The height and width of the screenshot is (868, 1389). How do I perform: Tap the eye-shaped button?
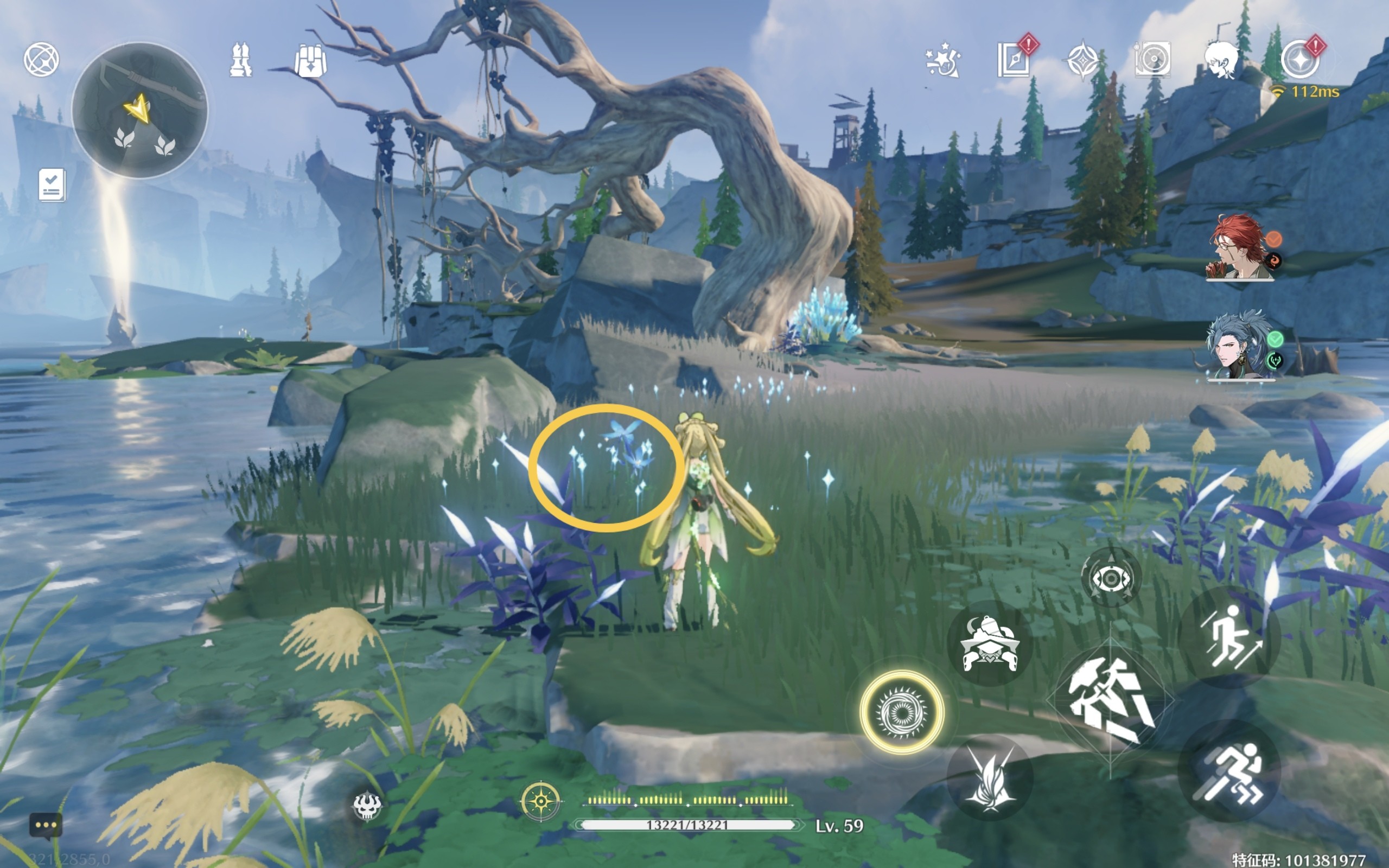tap(1111, 578)
